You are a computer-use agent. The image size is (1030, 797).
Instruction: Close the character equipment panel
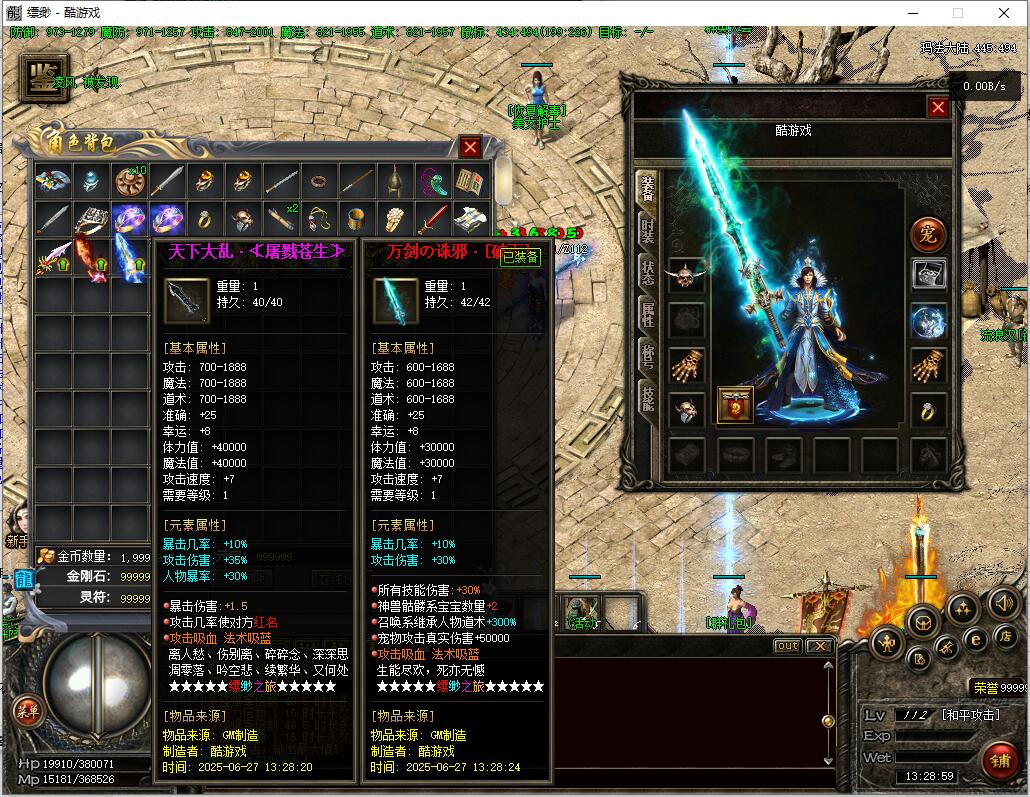point(938,108)
